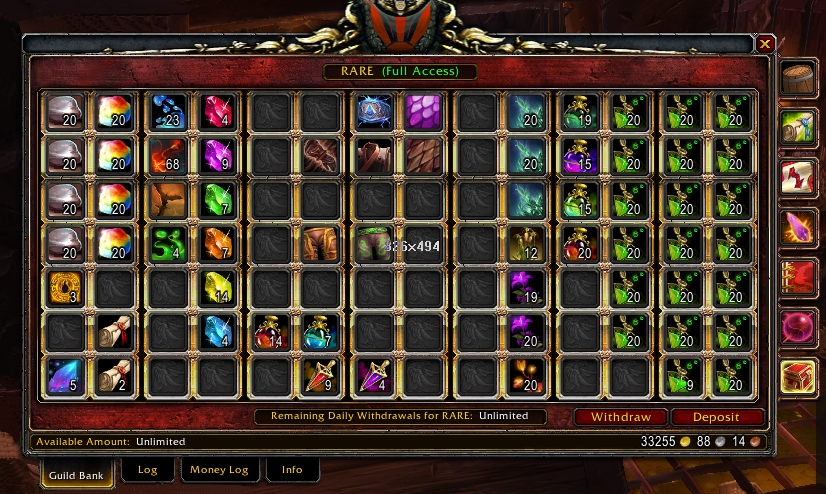Choose the yellow gem stack of 14
Viewport: 826px width, 494px height.
coord(218,289)
